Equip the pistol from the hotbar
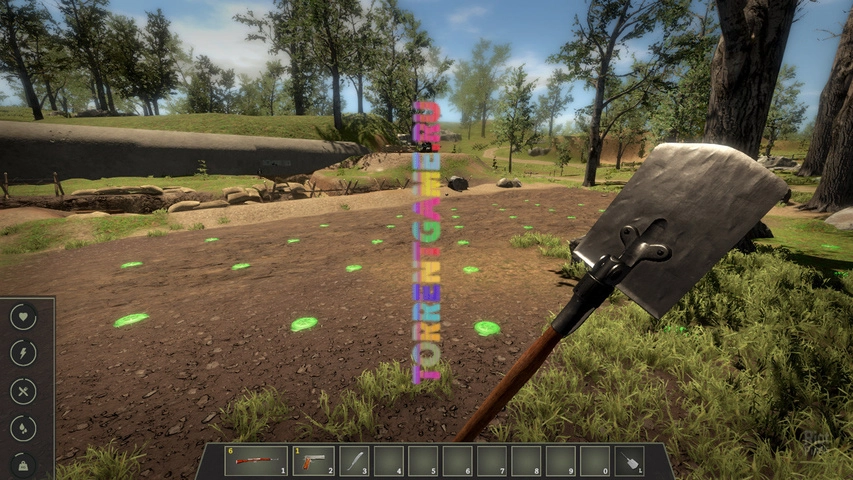853x480 pixels. (x=314, y=461)
